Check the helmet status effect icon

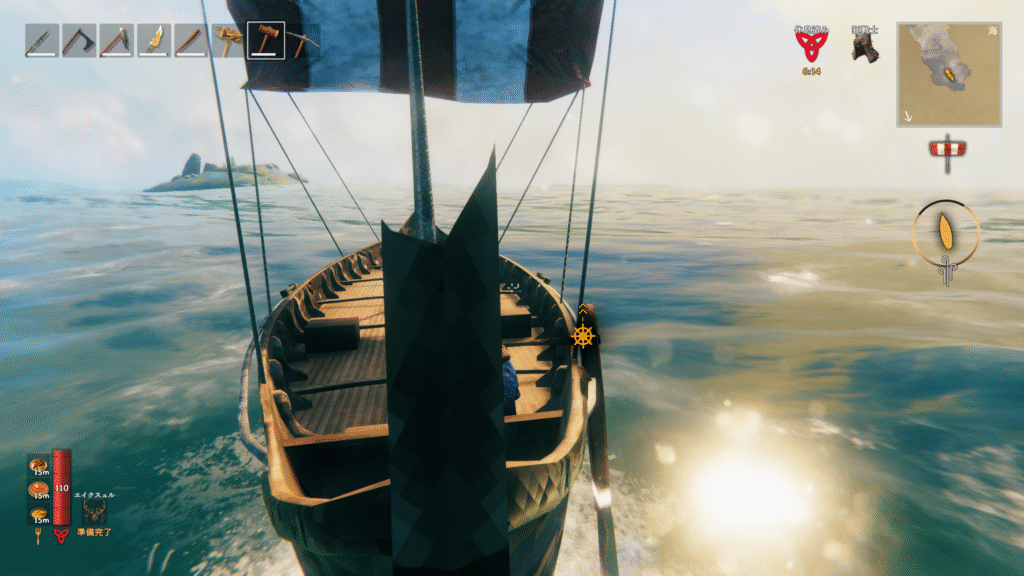point(865,47)
